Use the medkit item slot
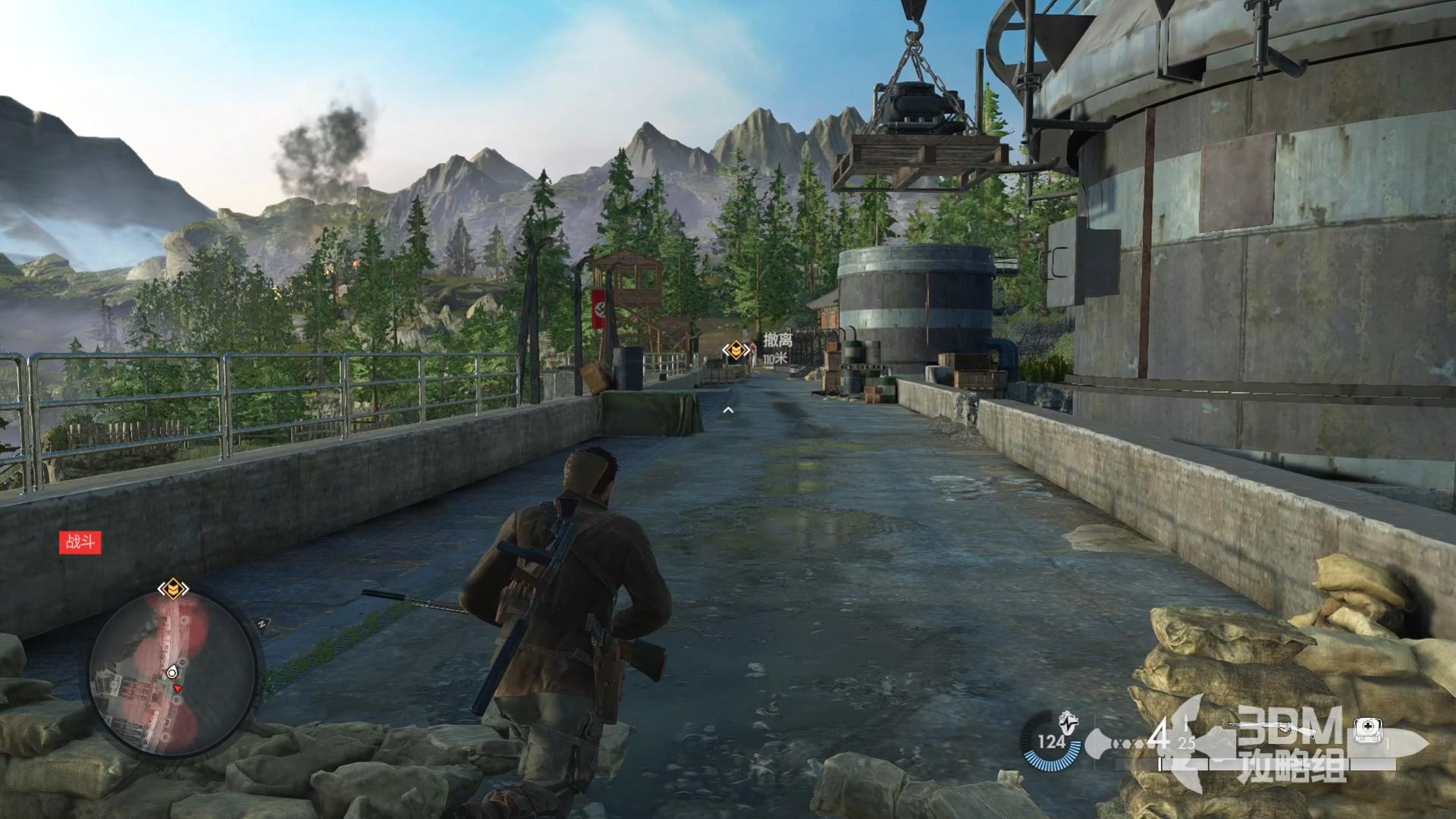 click(x=1369, y=730)
